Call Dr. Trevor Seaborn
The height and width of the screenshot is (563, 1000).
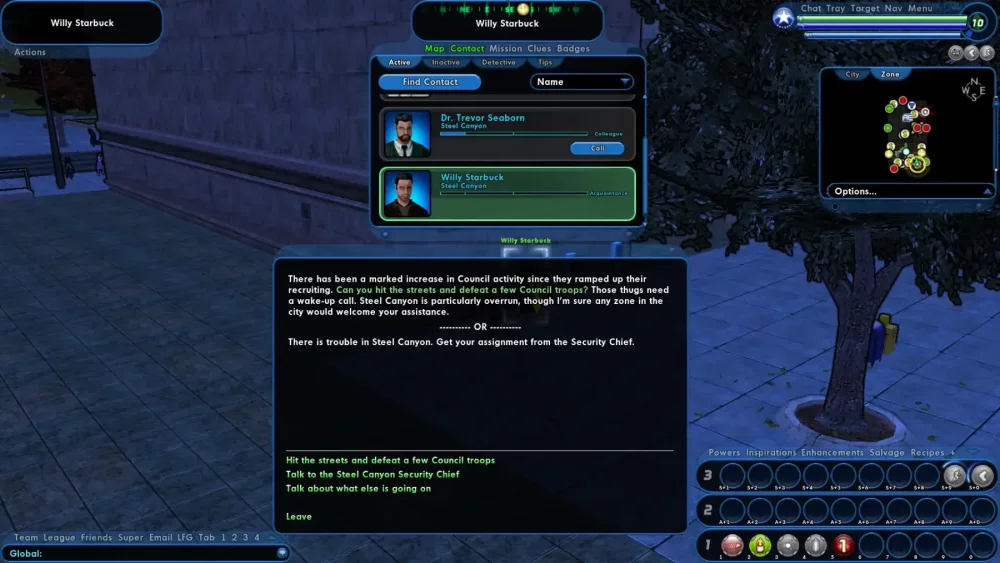(597, 148)
